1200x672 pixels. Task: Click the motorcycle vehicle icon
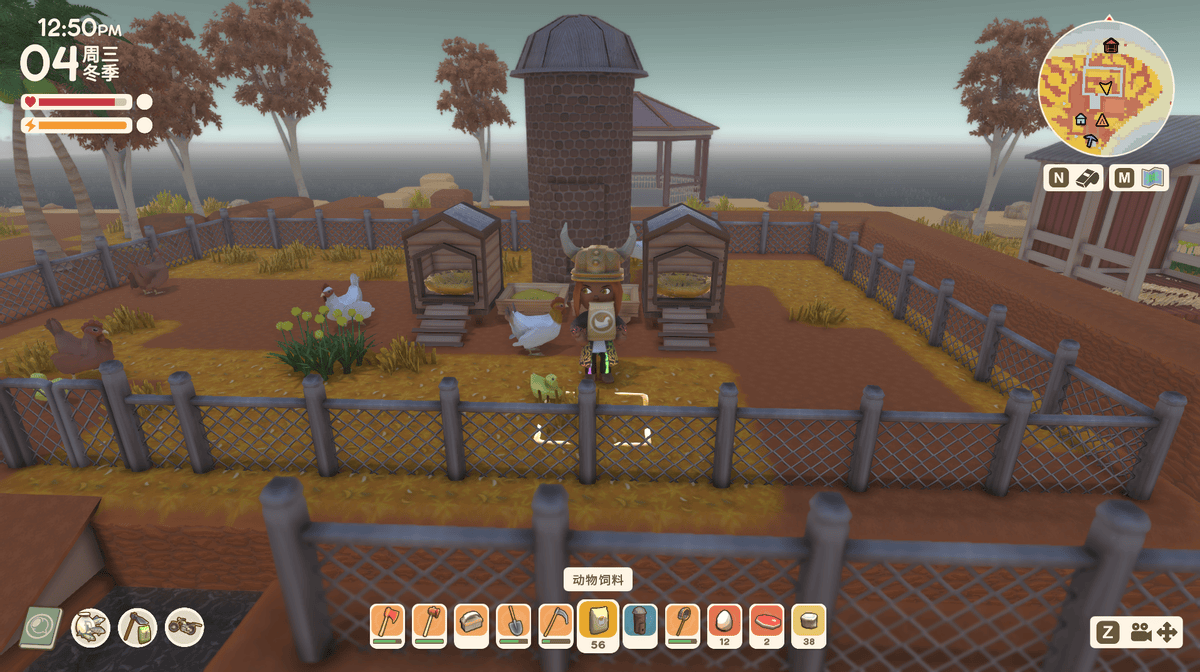point(184,627)
